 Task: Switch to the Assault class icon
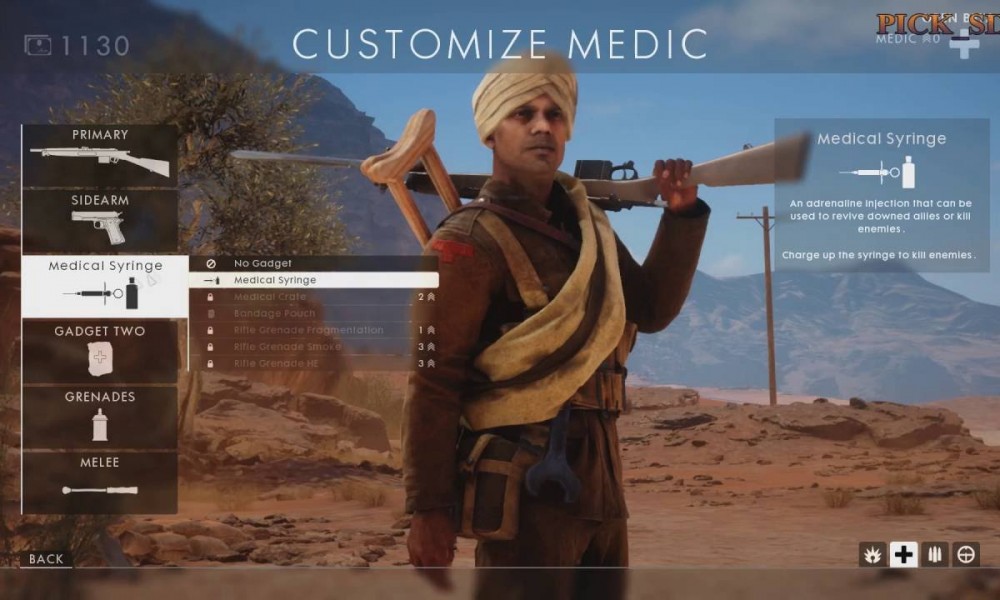(873, 555)
